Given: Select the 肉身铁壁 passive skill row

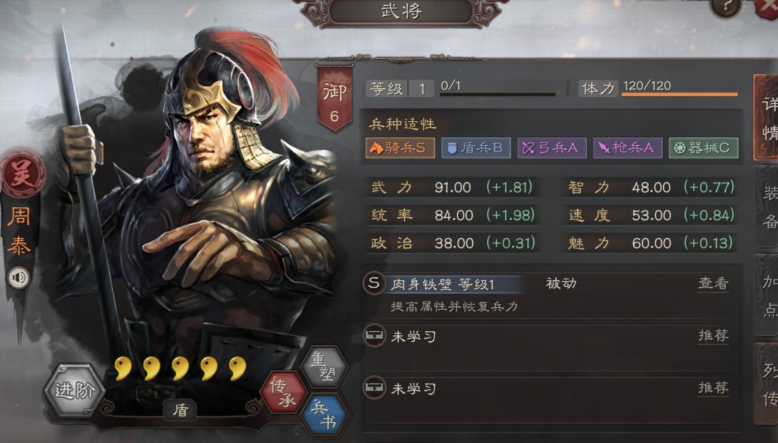Looking at the screenshot, I should pyautogui.click(x=500, y=284).
